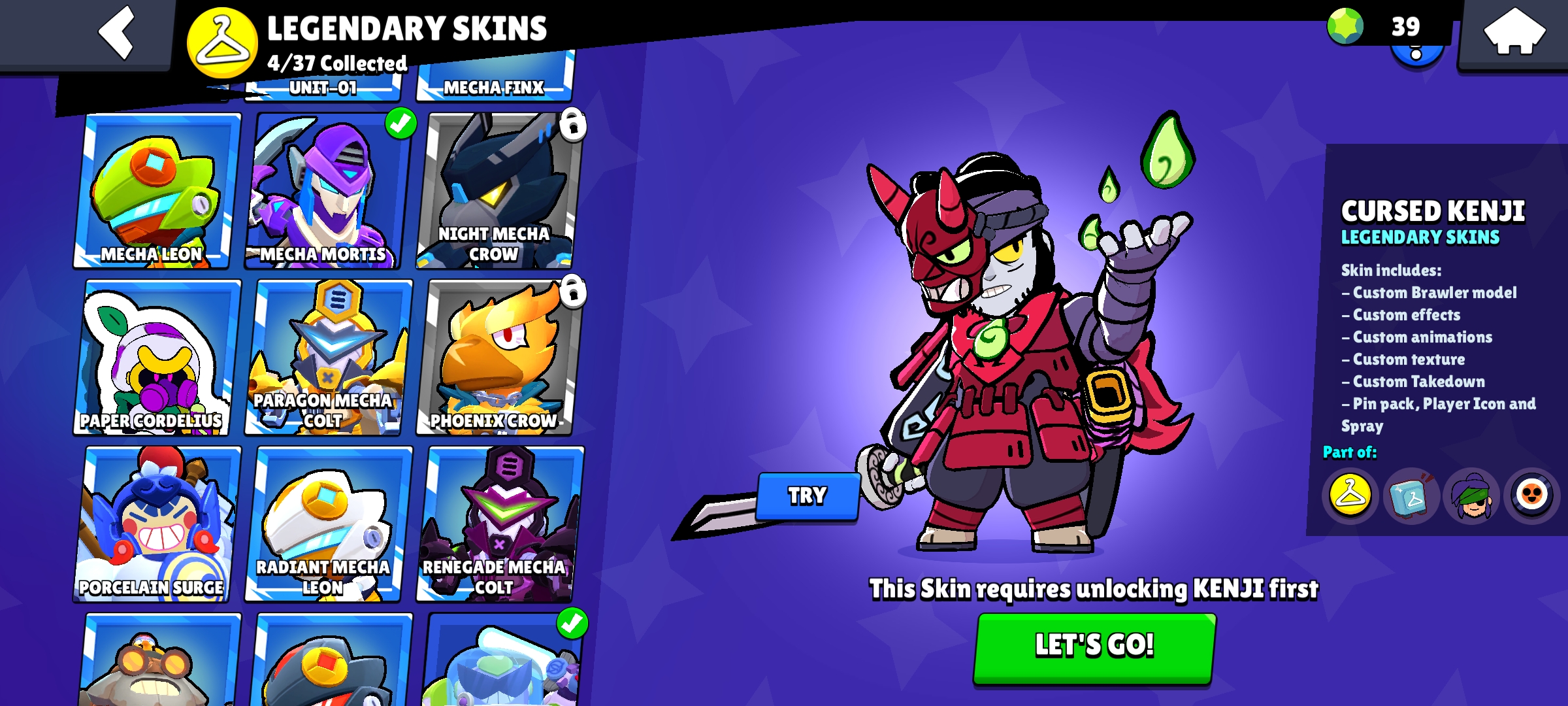Select the Paper Cordelius skin
The height and width of the screenshot is (706, 1568).
pyautogui.click(x=155, y=358)
